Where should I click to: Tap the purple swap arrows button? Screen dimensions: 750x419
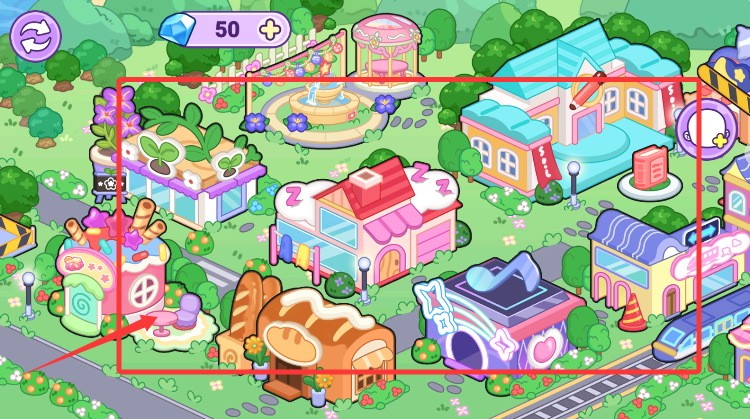click(36, 35)
